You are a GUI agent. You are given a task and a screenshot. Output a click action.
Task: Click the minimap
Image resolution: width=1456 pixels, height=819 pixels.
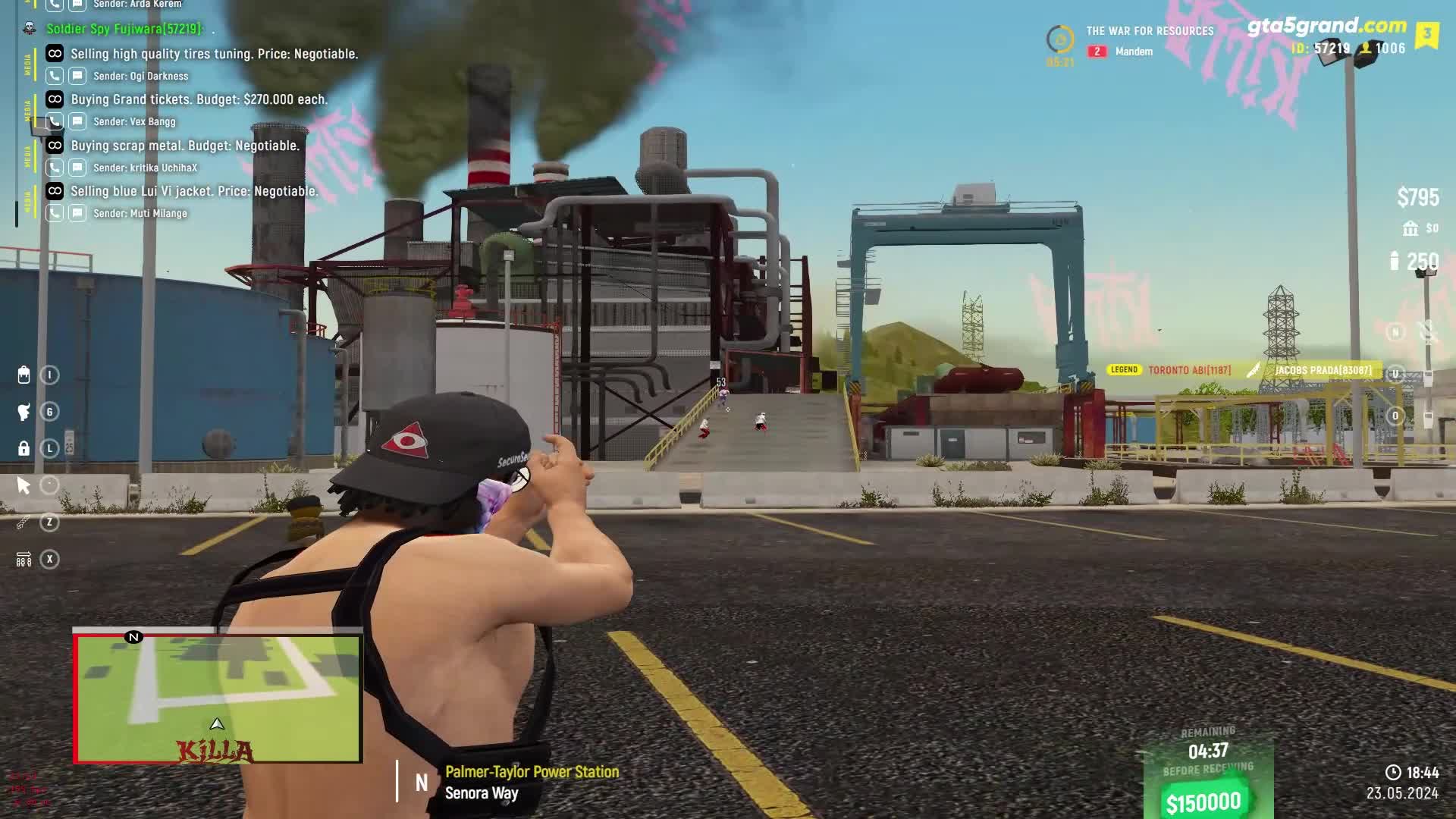218,698
